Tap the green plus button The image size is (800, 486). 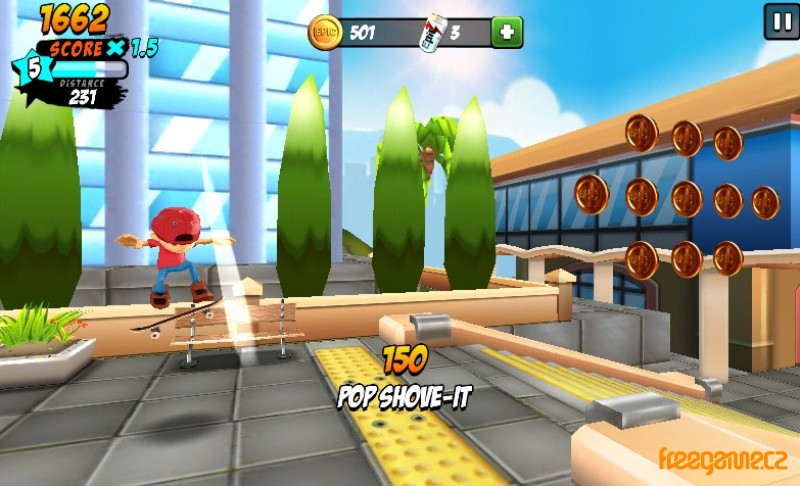click(507, 32)
